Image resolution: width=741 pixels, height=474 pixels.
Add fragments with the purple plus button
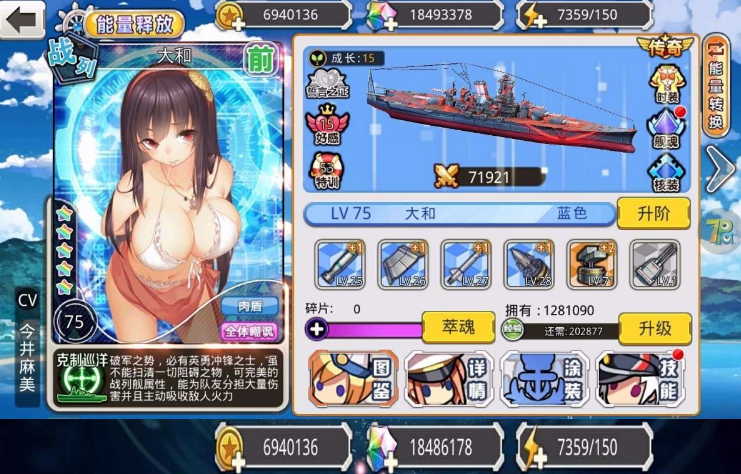point(318,327)
